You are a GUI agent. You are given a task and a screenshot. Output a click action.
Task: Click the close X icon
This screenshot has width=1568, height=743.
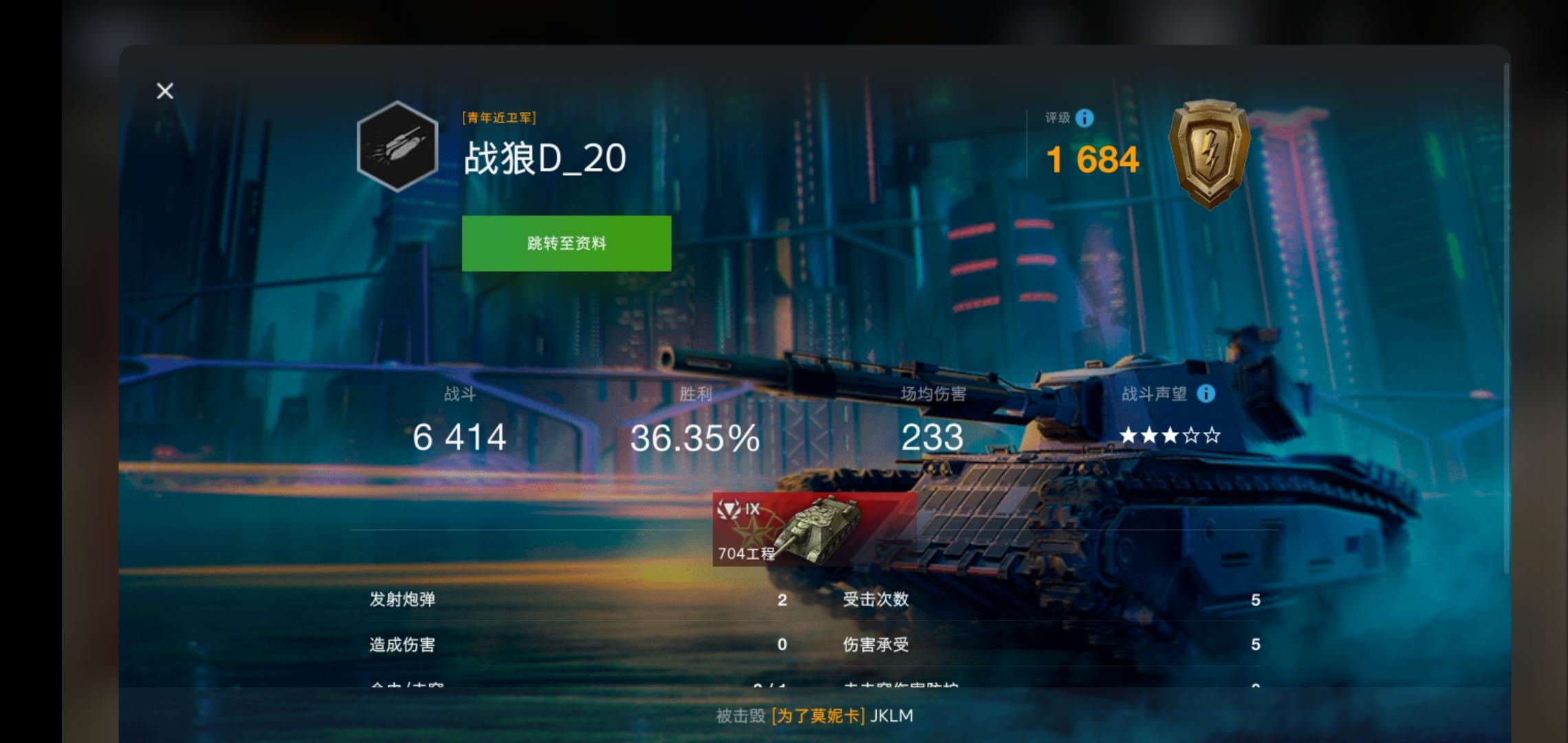tap(164, 91)
